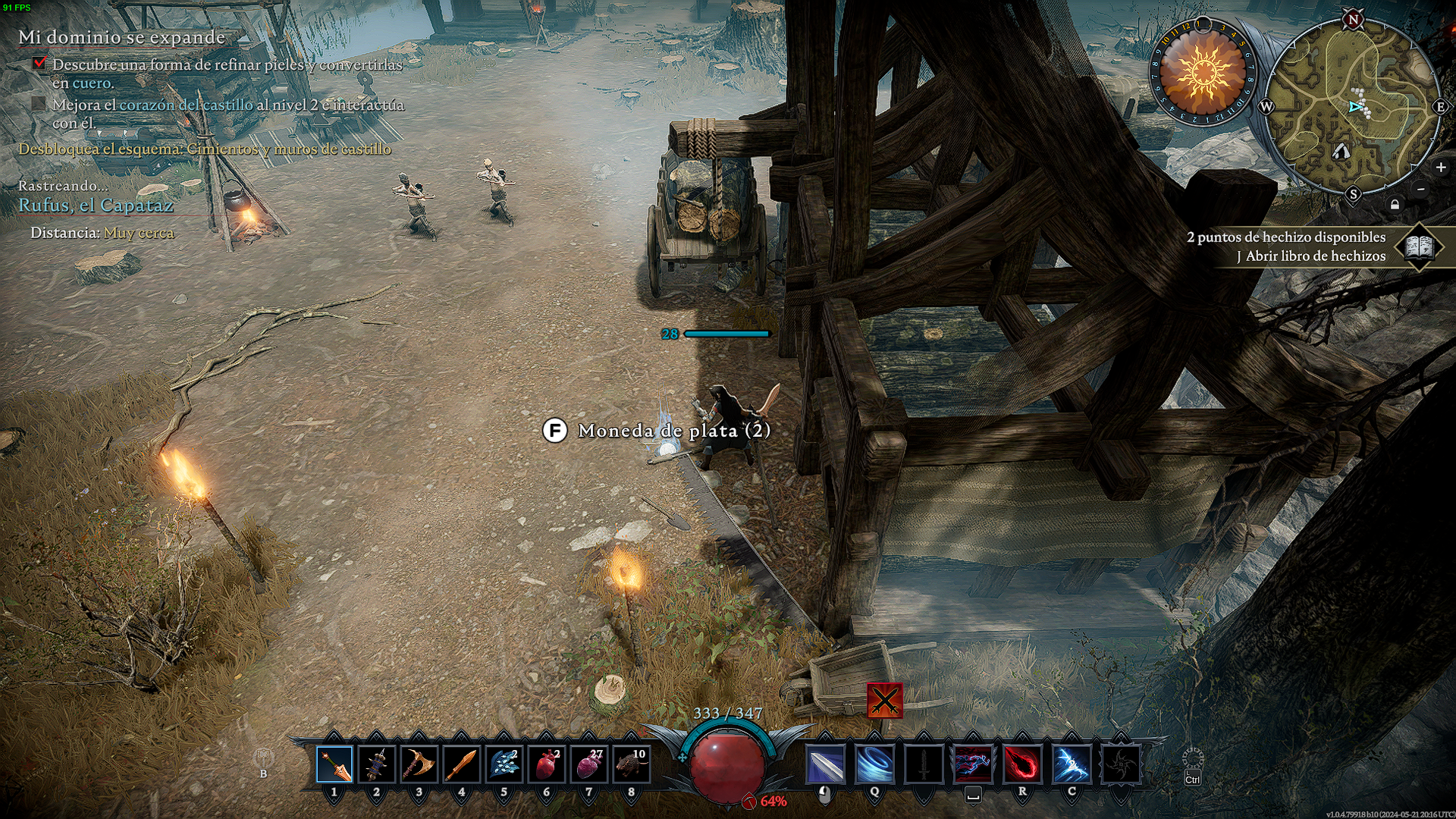Select the pink heart stack of 27
The image size is (1456, 819).
(x=588, y=764)
